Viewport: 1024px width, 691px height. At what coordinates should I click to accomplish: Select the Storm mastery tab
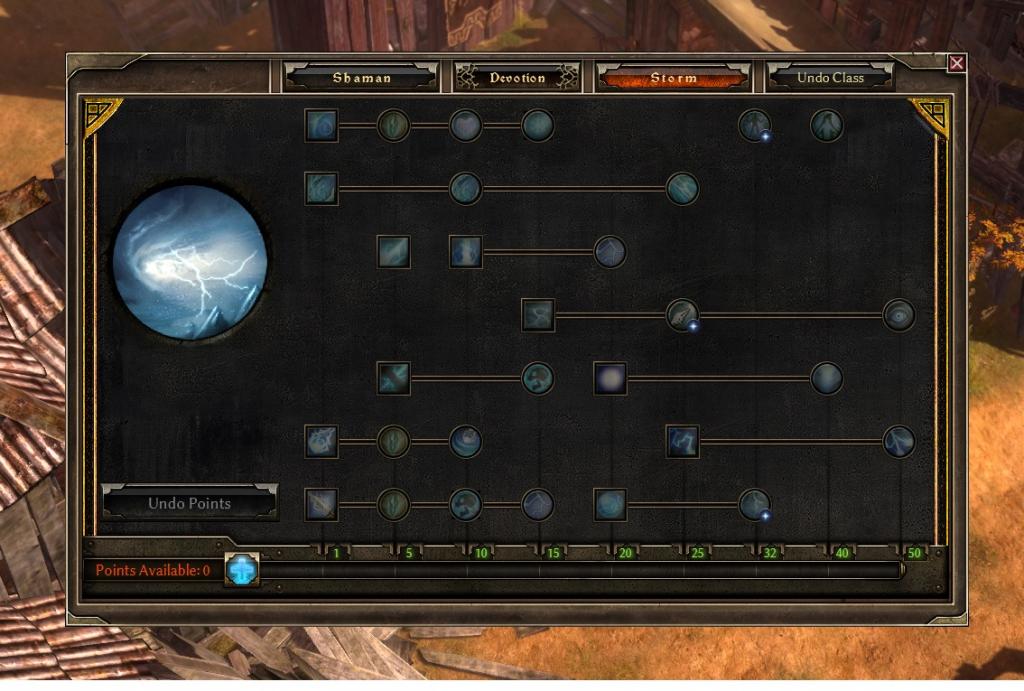click(673, 77)
